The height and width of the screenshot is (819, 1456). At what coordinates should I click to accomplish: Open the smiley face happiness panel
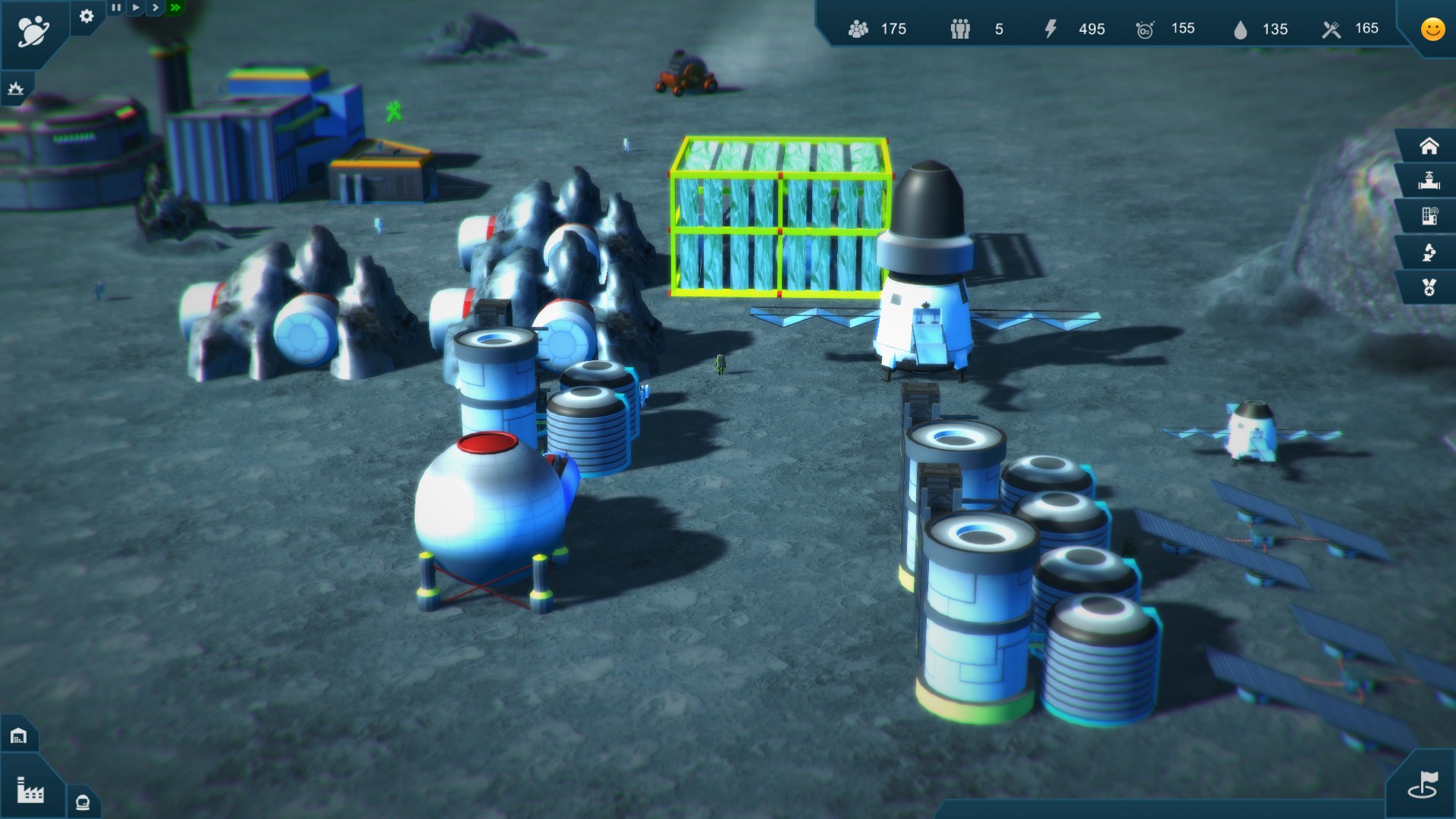pyautogui.click(x=1432, y=29)
